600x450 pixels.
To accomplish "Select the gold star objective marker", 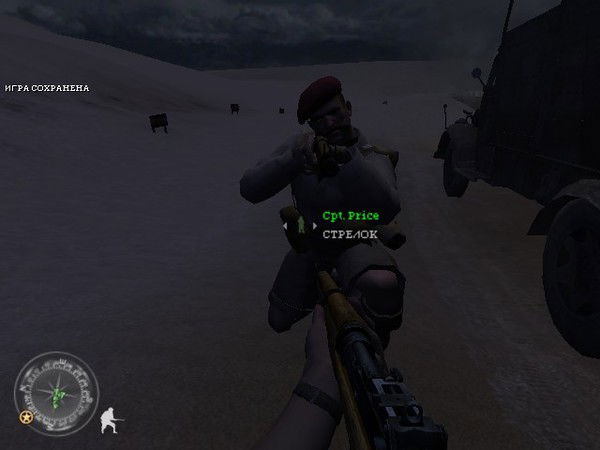I will [x=25, y=416].
